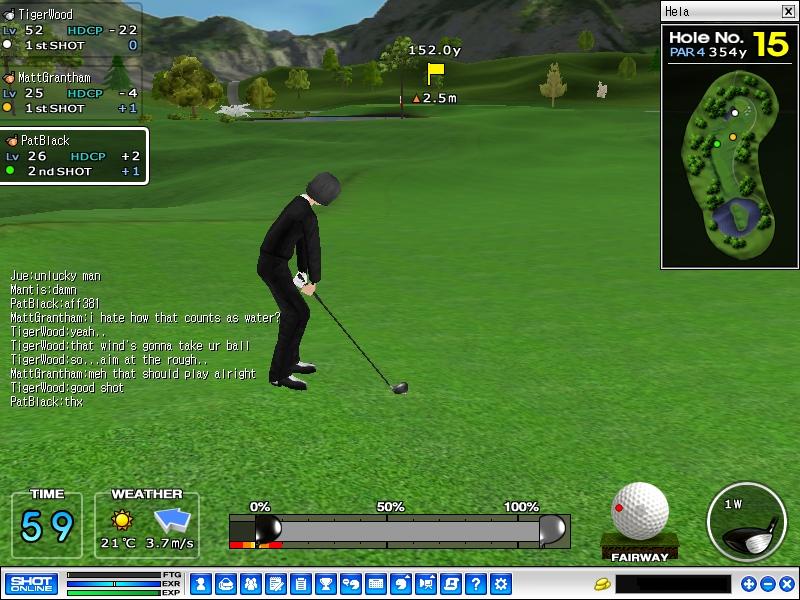Open the Shot Online main menu button

coord(31,584)
